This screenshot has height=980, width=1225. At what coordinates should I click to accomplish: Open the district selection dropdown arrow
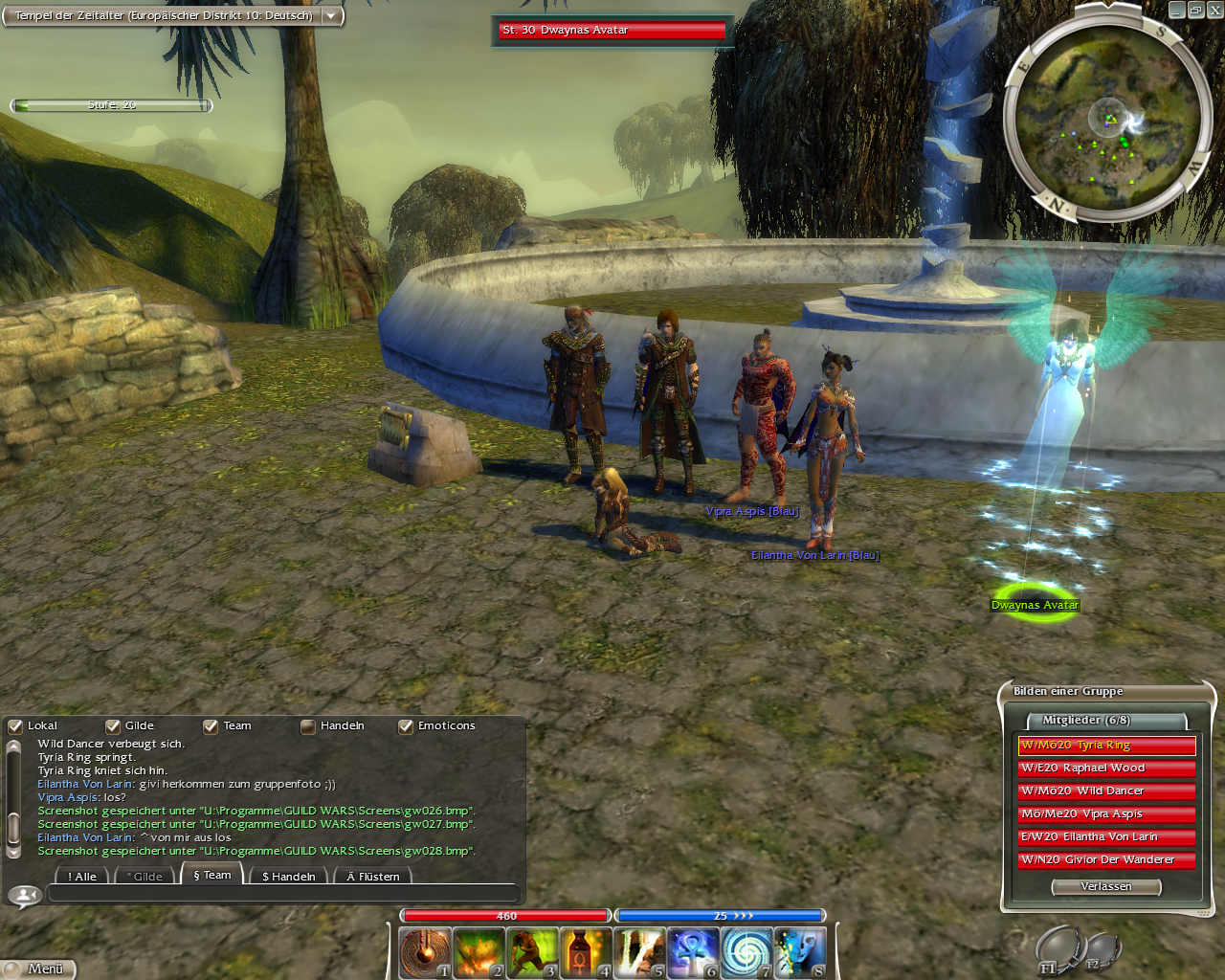331,16
